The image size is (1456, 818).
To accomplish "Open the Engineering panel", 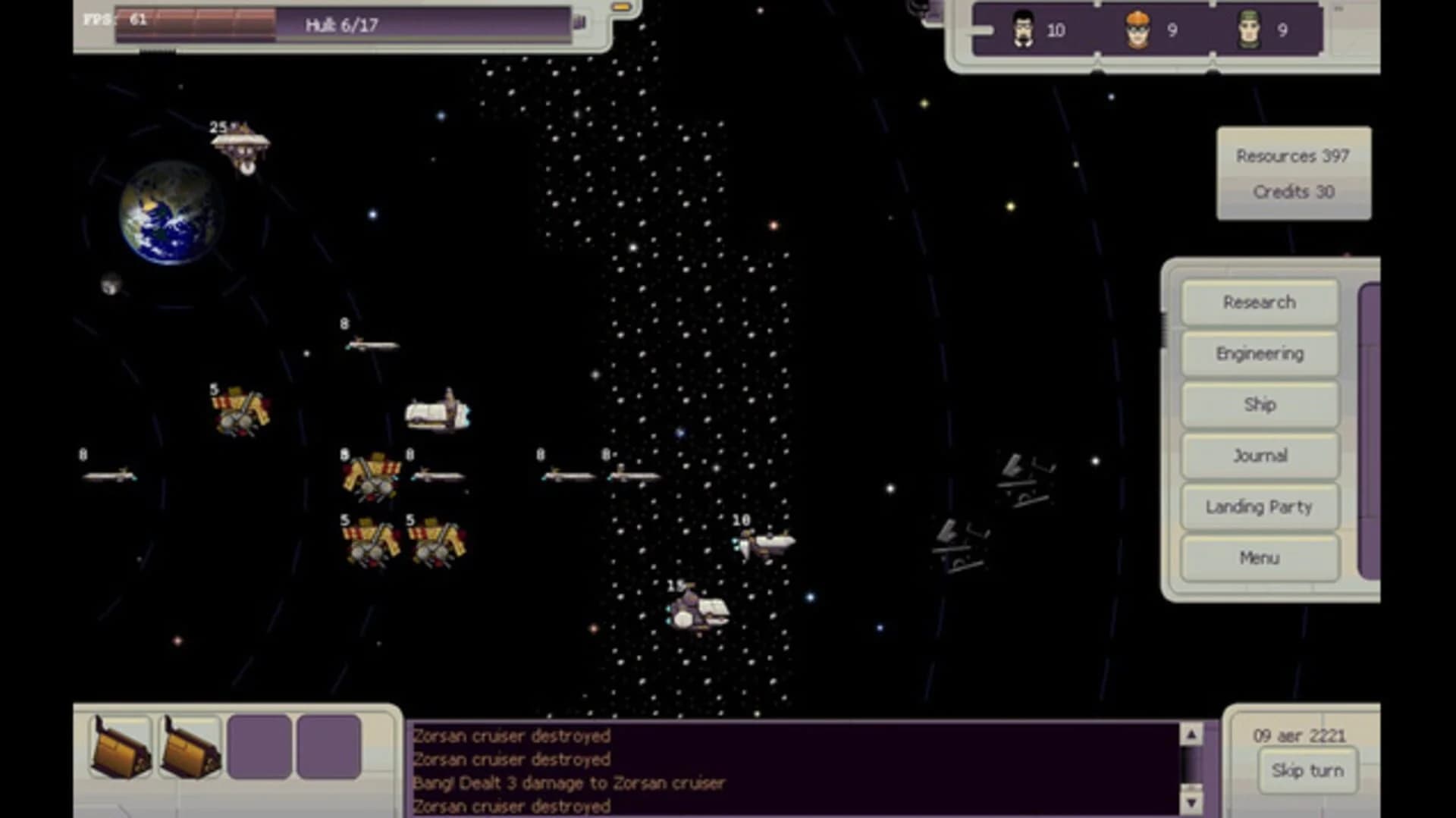I will click(1259, 353).
